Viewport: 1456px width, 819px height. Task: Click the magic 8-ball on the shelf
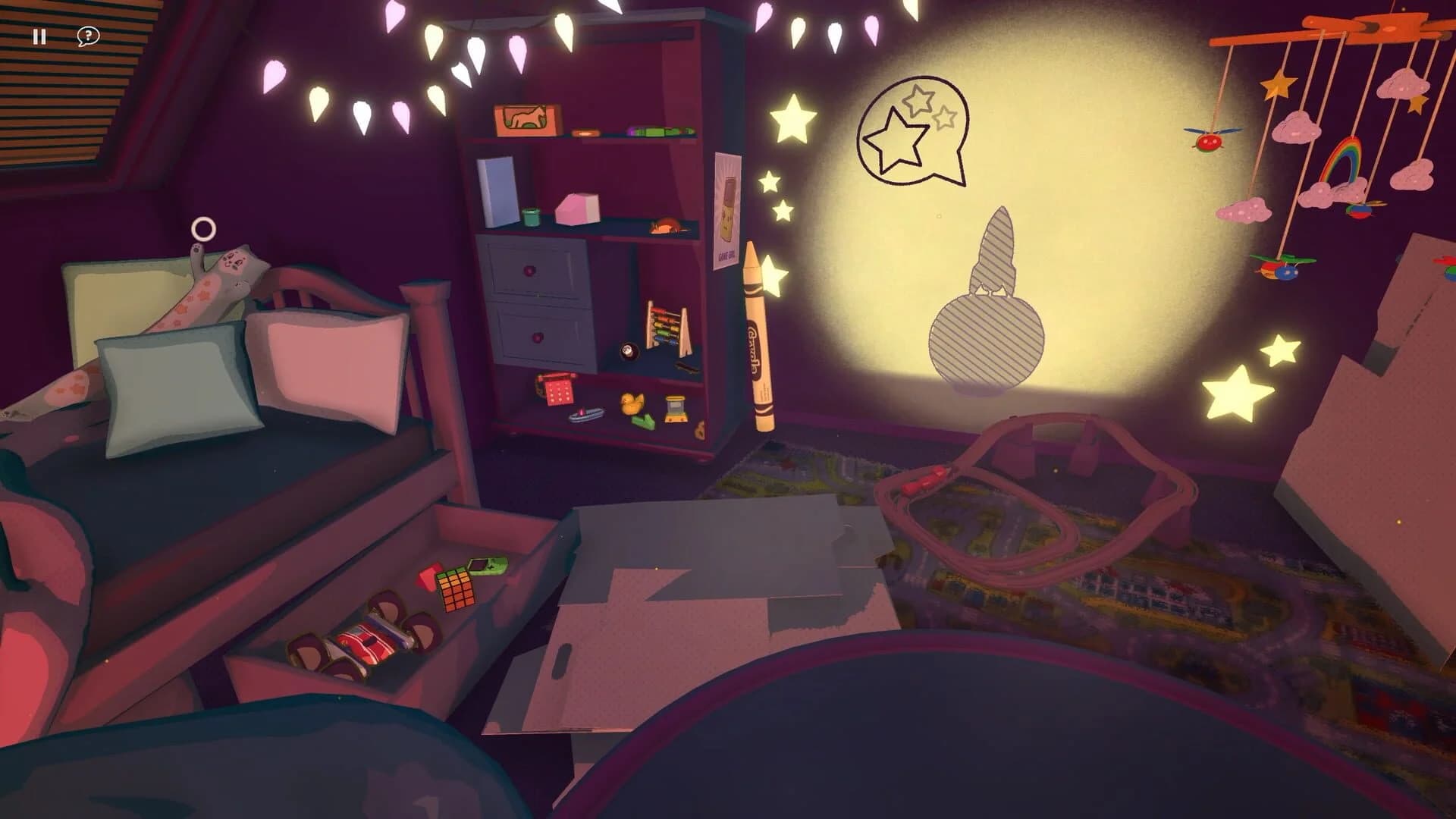pos(628,350)
